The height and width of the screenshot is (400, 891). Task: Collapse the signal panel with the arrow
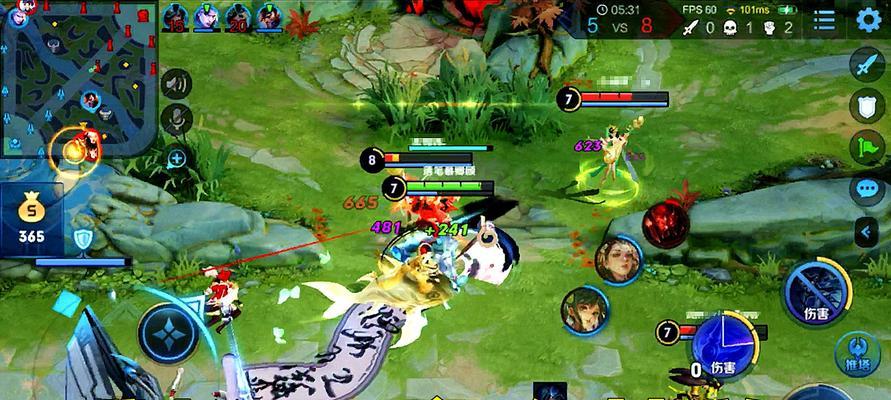click(866, 233)
